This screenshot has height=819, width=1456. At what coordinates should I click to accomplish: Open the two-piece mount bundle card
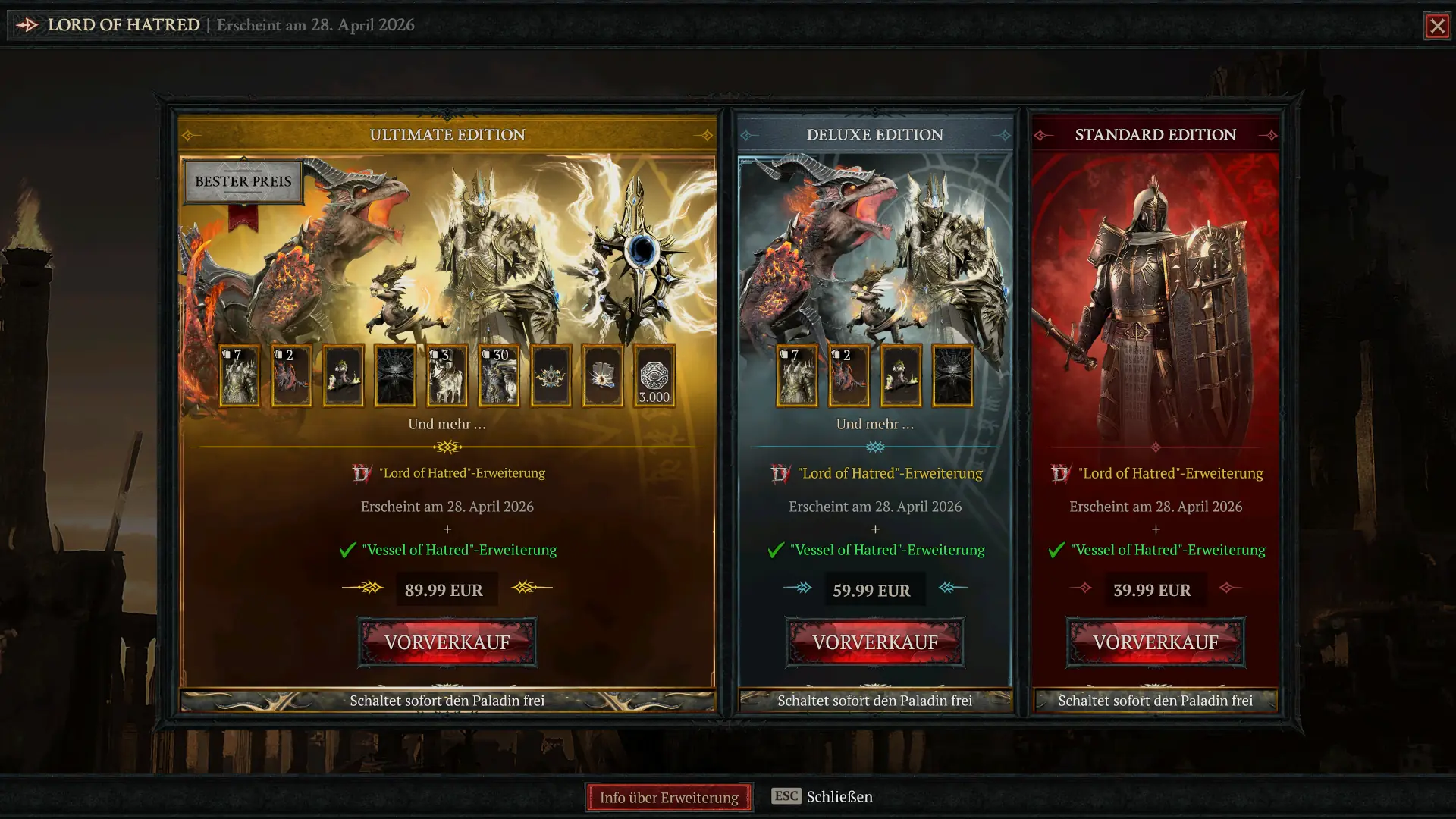point(292,374)
